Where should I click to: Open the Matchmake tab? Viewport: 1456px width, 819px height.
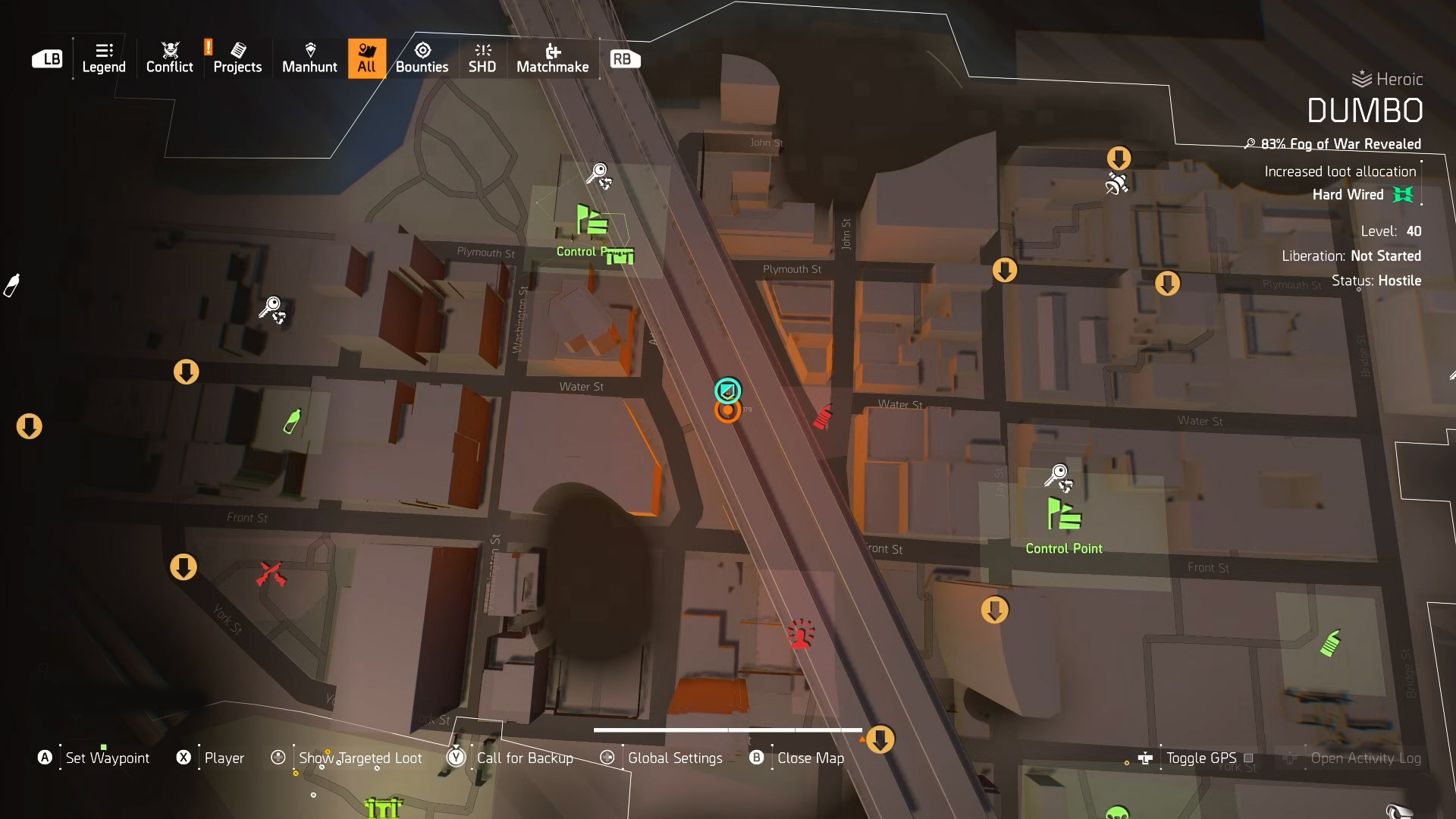pyautogui.click(x=552, y=58)
